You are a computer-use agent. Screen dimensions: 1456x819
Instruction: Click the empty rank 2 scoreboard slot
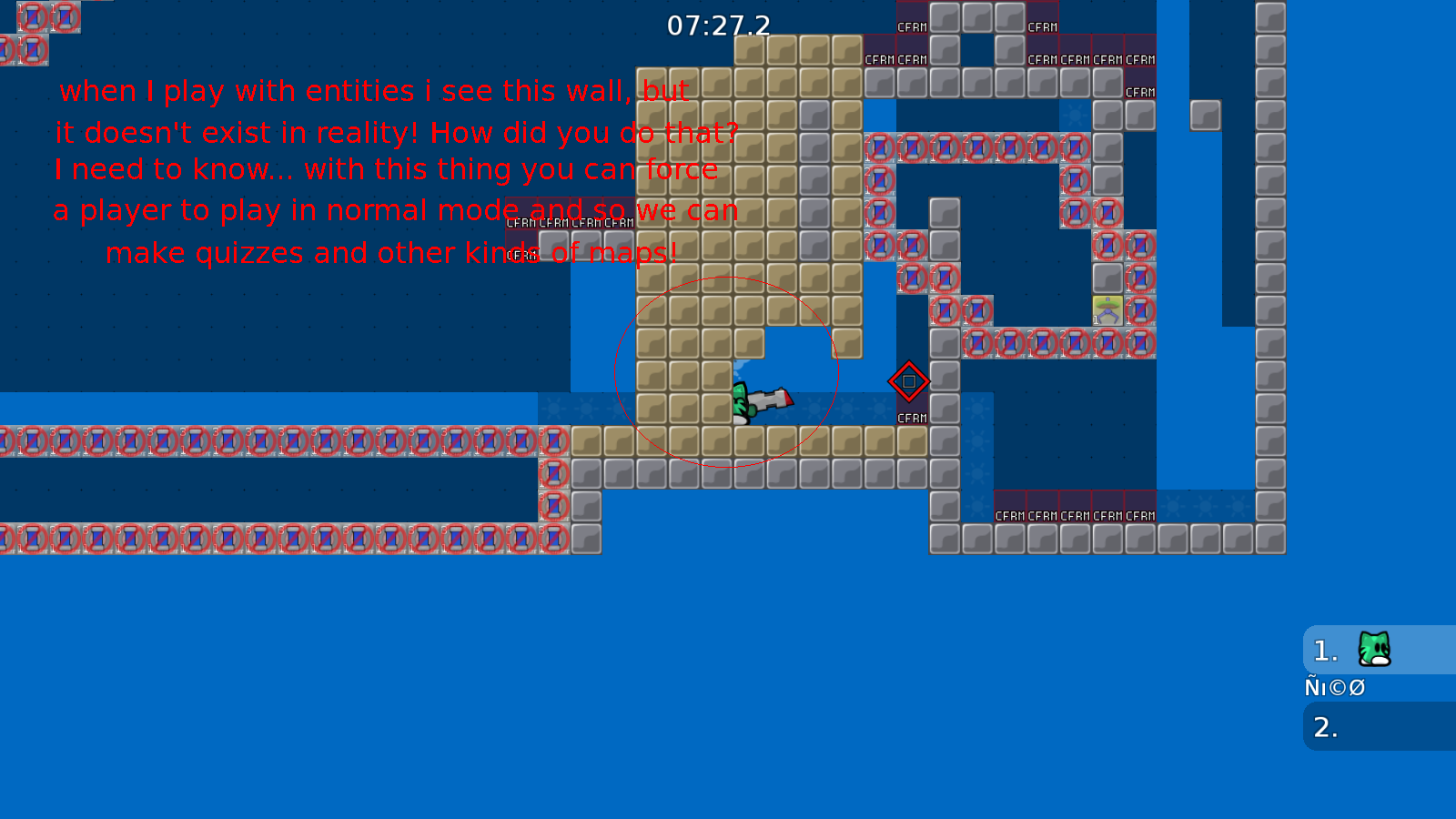pyautogui.click(x=1324, y=727)
